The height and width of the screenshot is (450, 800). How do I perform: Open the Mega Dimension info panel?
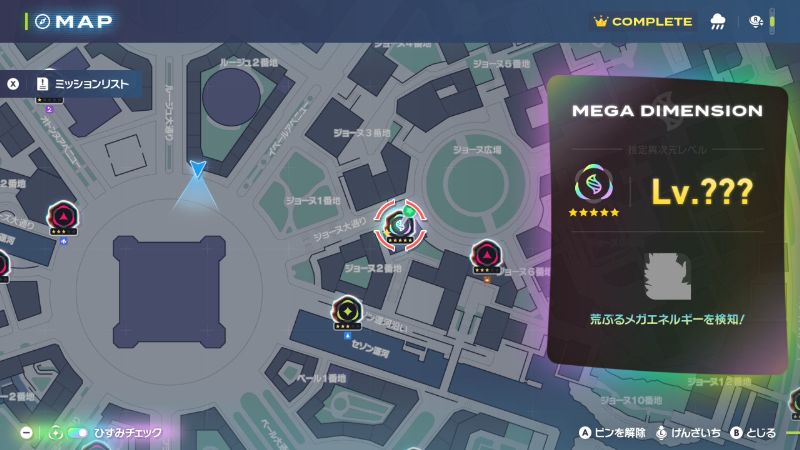coord(666,225)
